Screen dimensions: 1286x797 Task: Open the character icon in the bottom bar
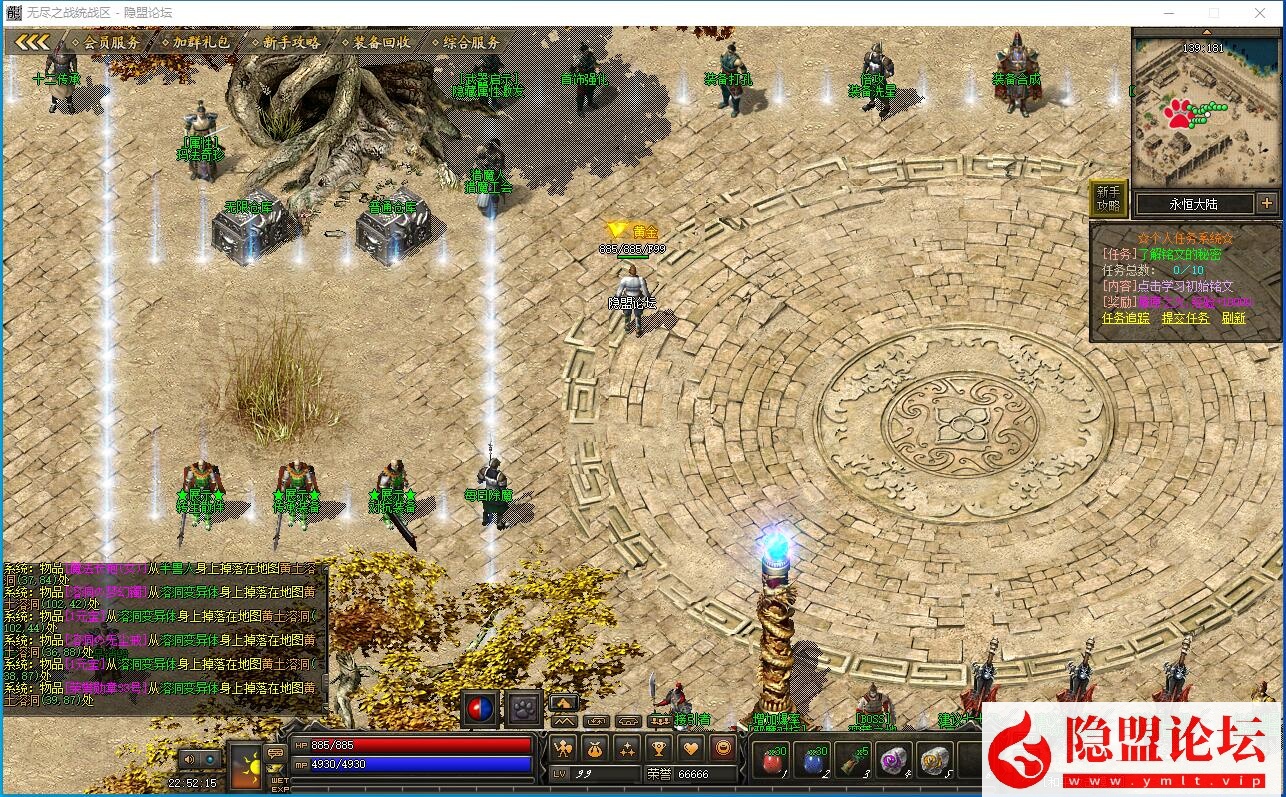pos(563,747)
